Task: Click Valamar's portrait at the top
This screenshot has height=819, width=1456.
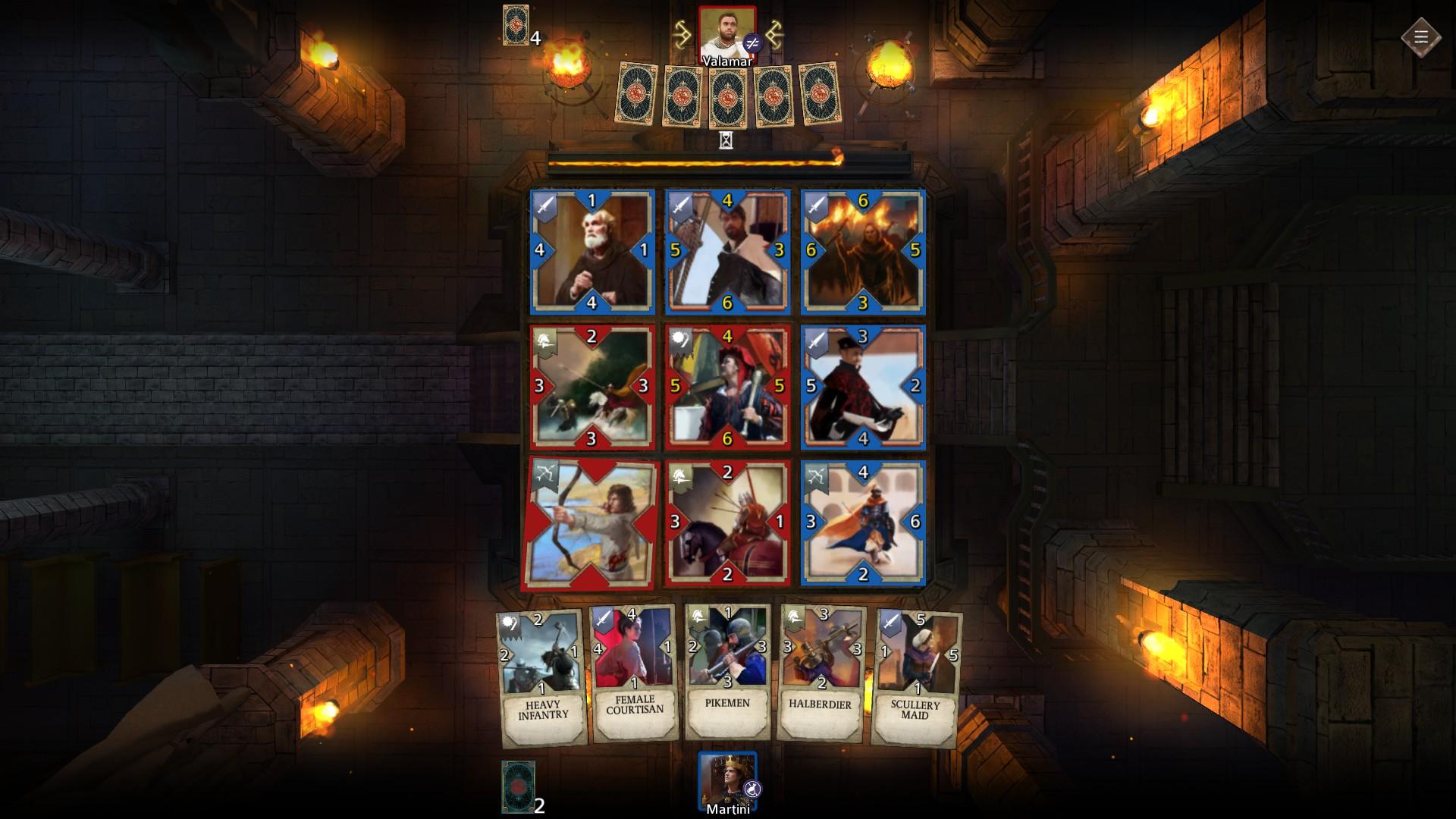Action: (727, 29)
